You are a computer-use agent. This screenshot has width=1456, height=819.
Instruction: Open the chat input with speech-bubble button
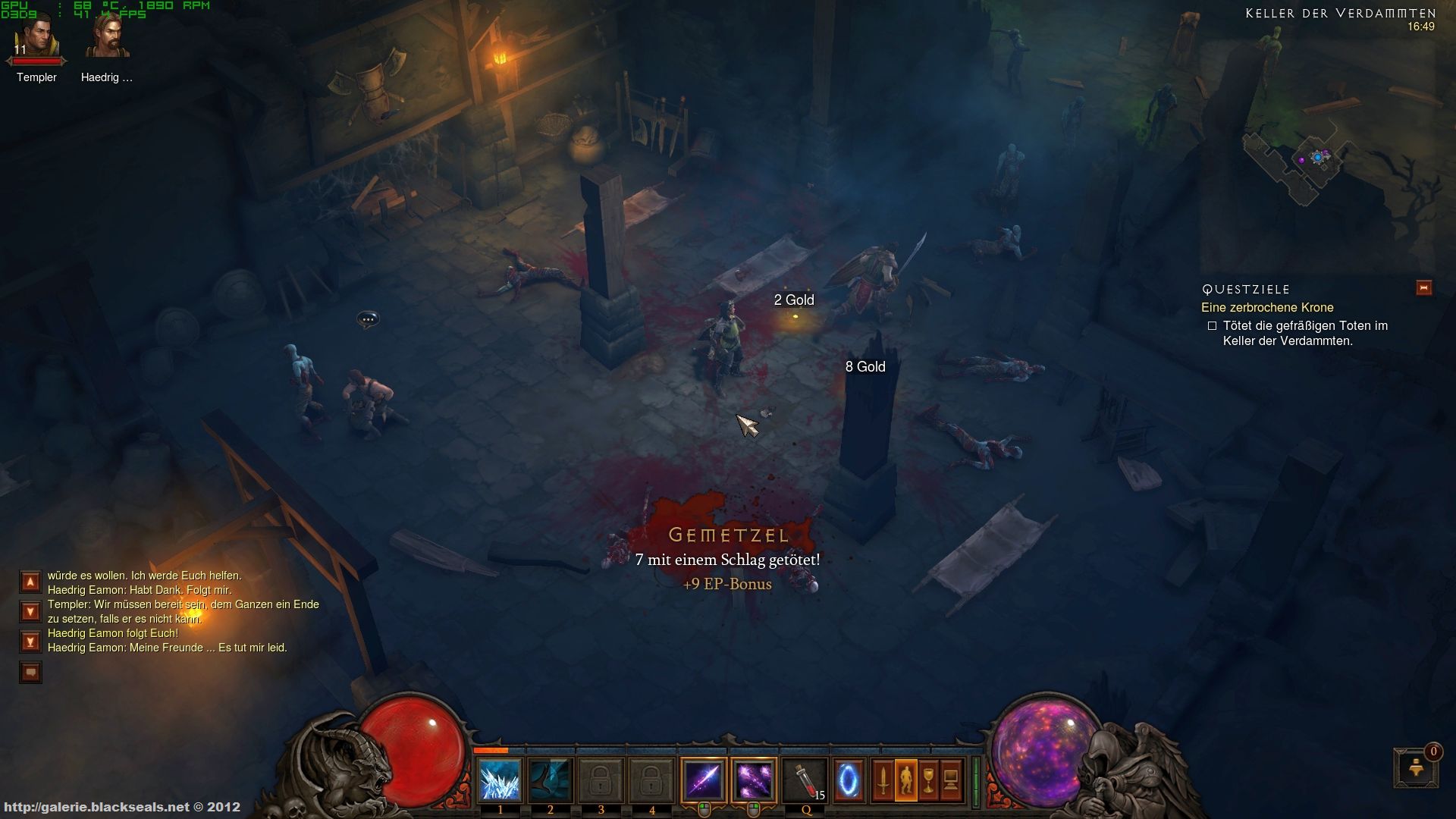point(30,672)
